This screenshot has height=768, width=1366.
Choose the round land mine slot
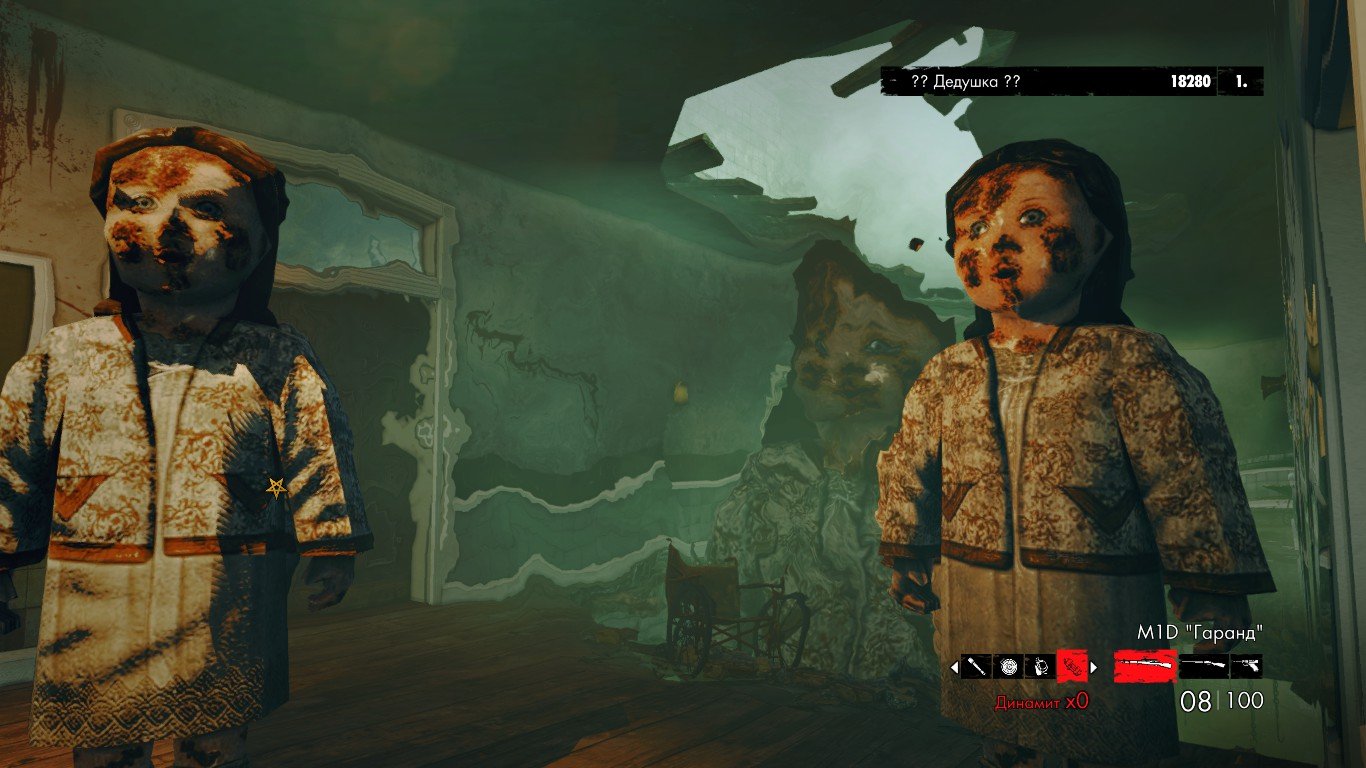[1008, 666]
